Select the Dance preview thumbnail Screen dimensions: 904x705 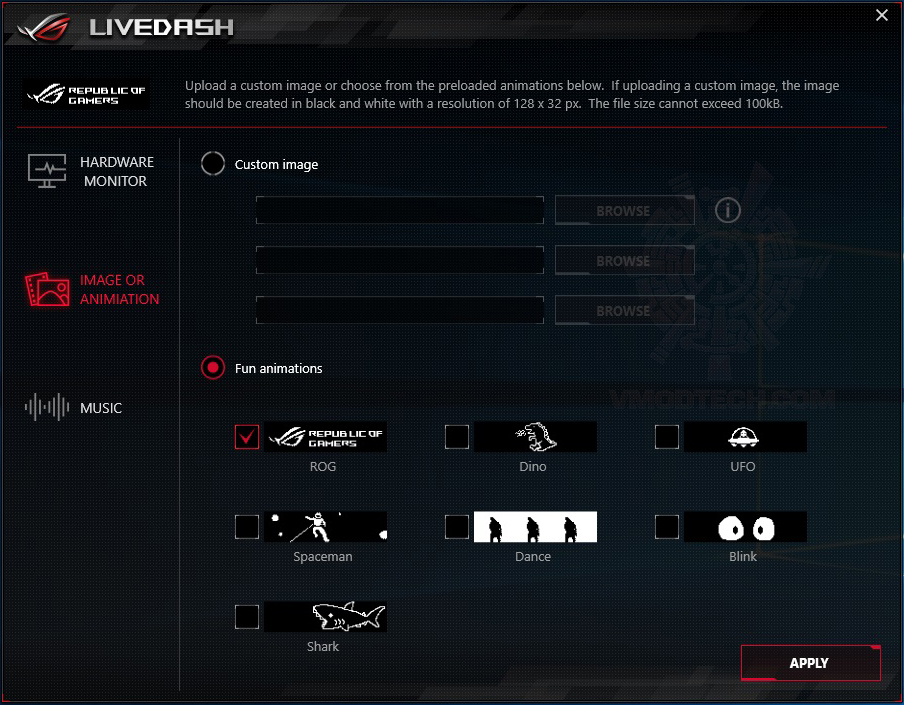tap(535, 527)
